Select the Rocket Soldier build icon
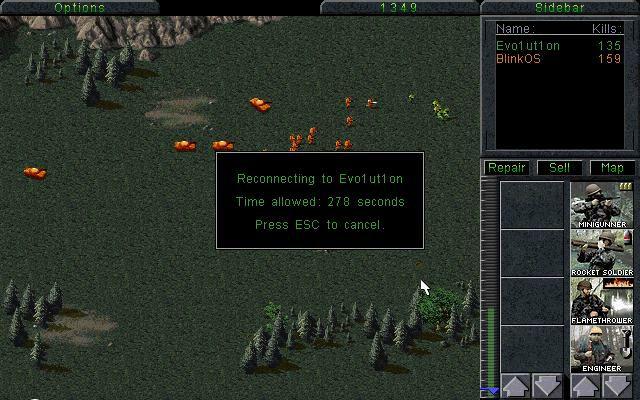The image size is (640, 400). [x=602, y=252]
